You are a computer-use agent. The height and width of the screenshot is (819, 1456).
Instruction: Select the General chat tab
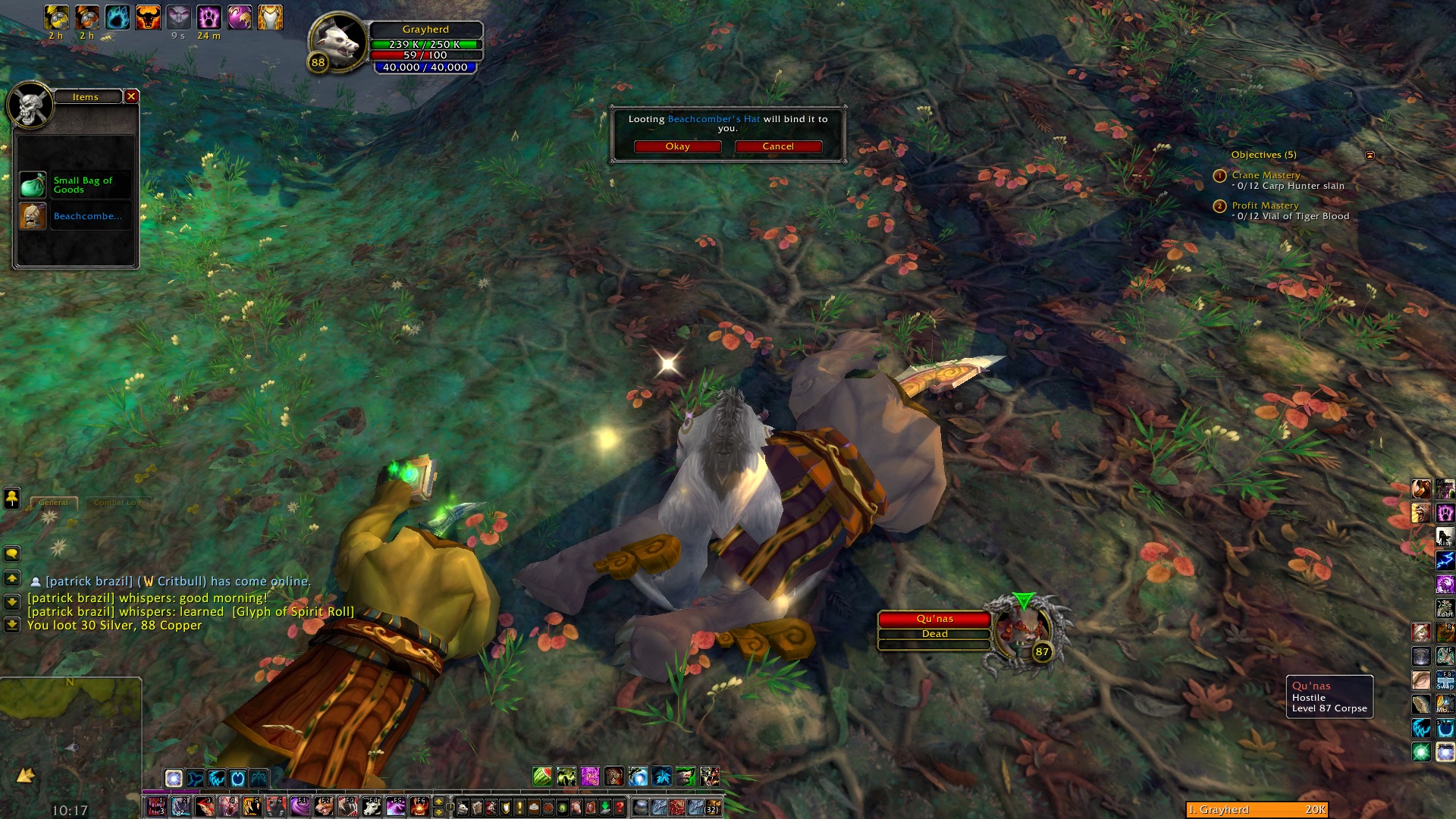[53, 502]
